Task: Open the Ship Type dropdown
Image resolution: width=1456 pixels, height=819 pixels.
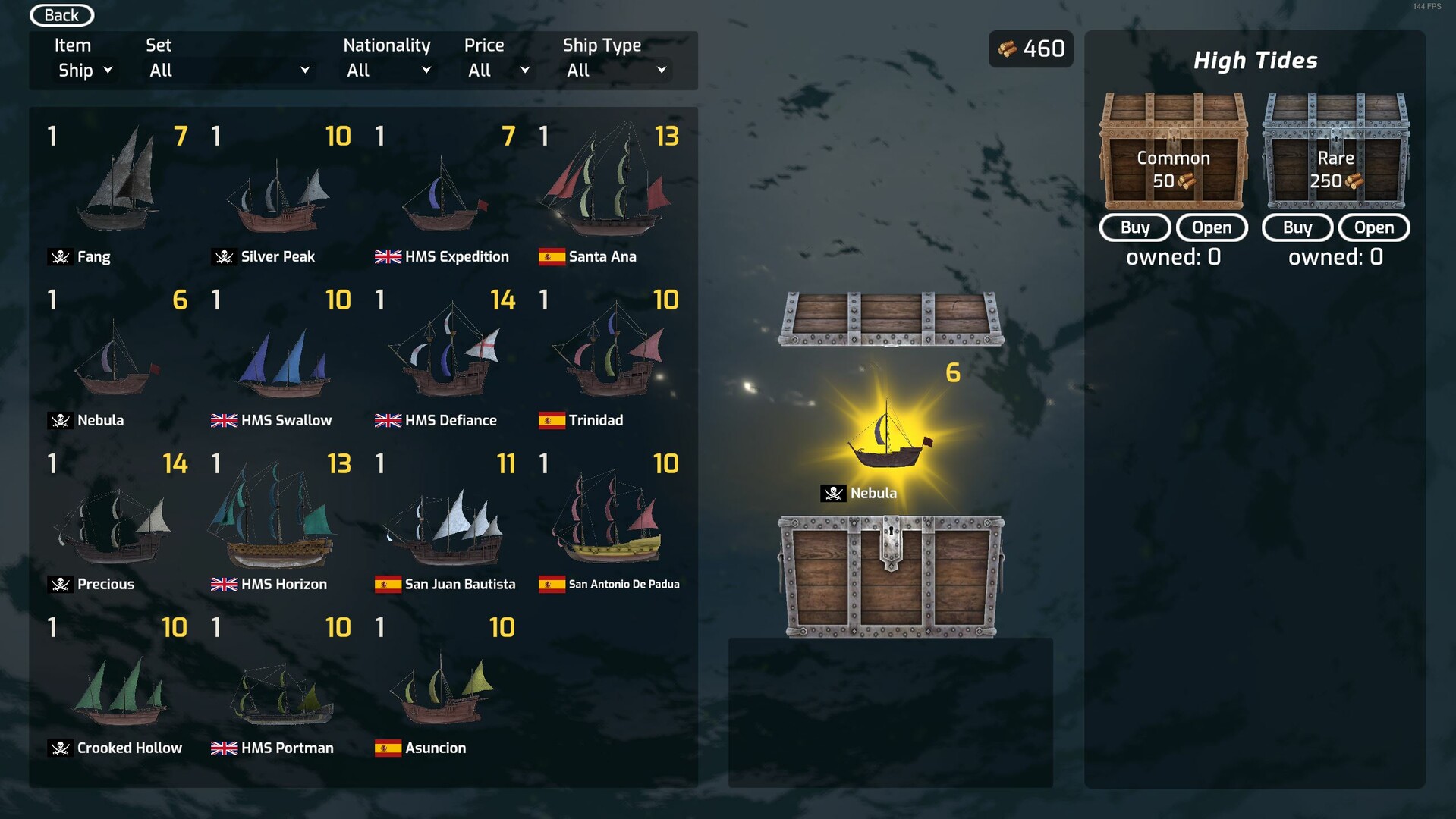Action: [616, 70]
